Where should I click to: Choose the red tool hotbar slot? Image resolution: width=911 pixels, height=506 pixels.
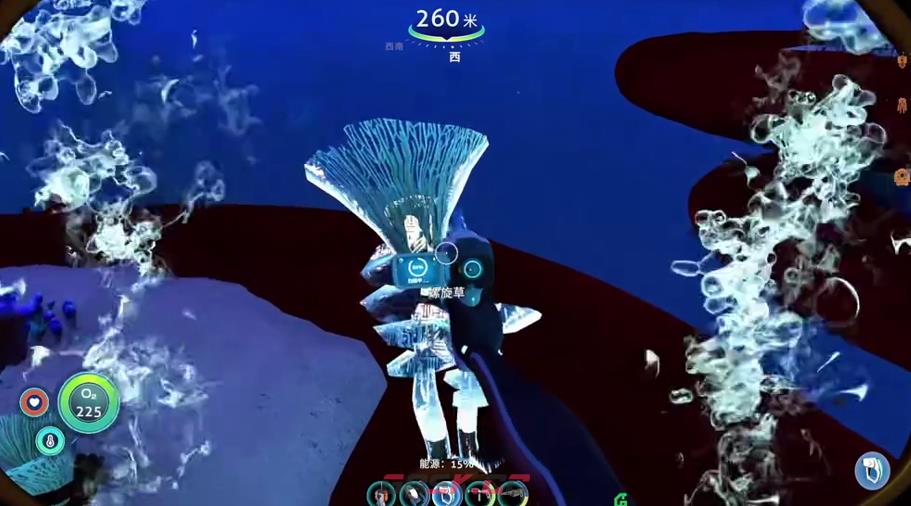pos(480,495)
